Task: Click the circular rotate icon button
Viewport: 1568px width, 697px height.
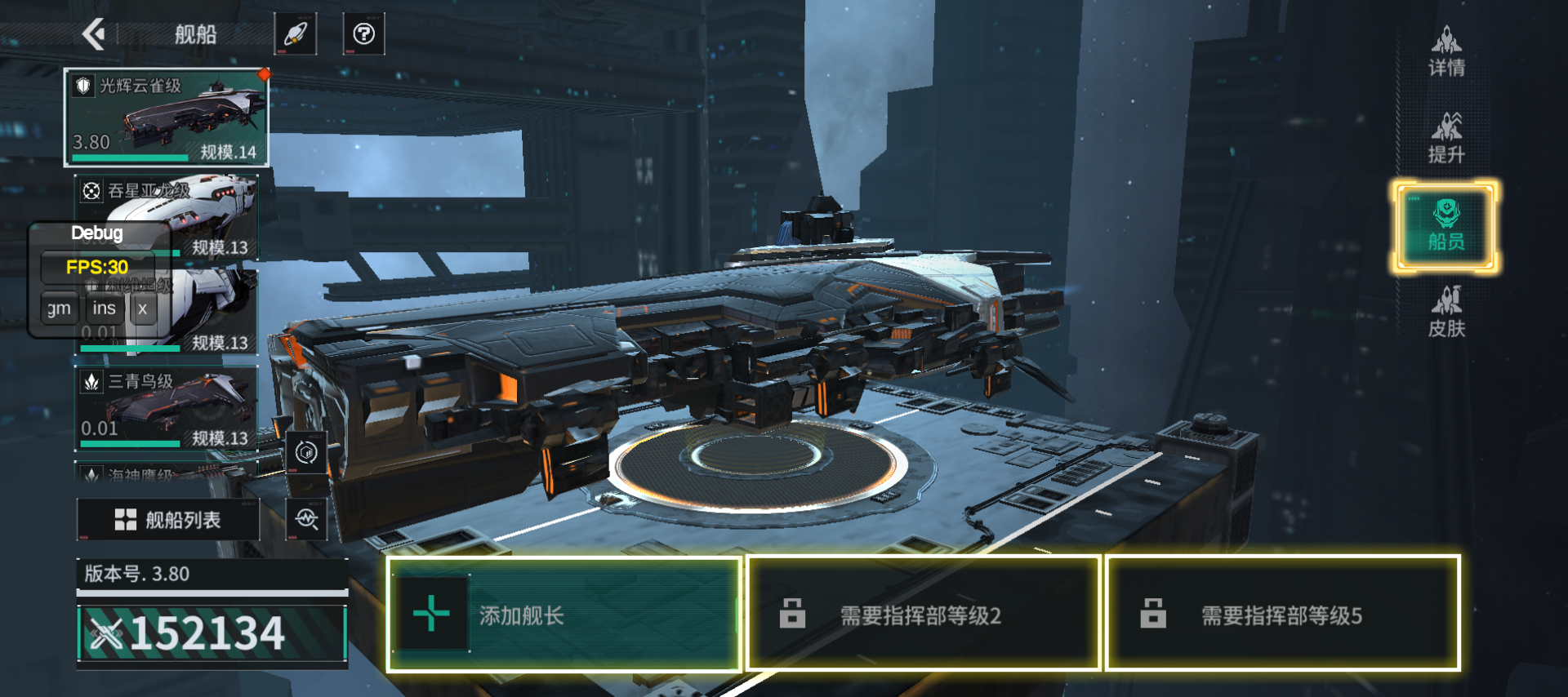Action: click(x=306, y=452)
